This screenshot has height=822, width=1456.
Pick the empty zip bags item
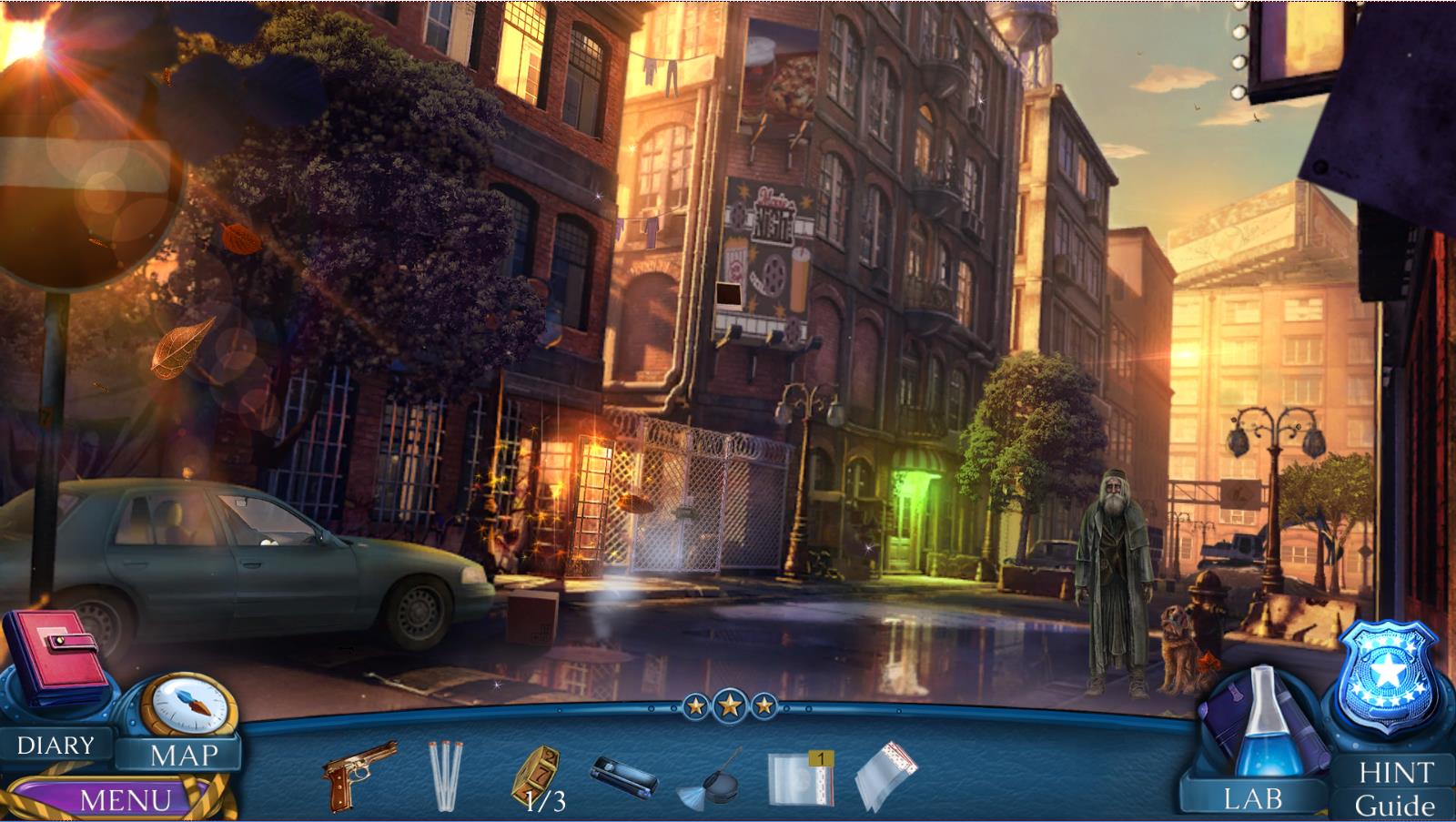click(886, 776)
